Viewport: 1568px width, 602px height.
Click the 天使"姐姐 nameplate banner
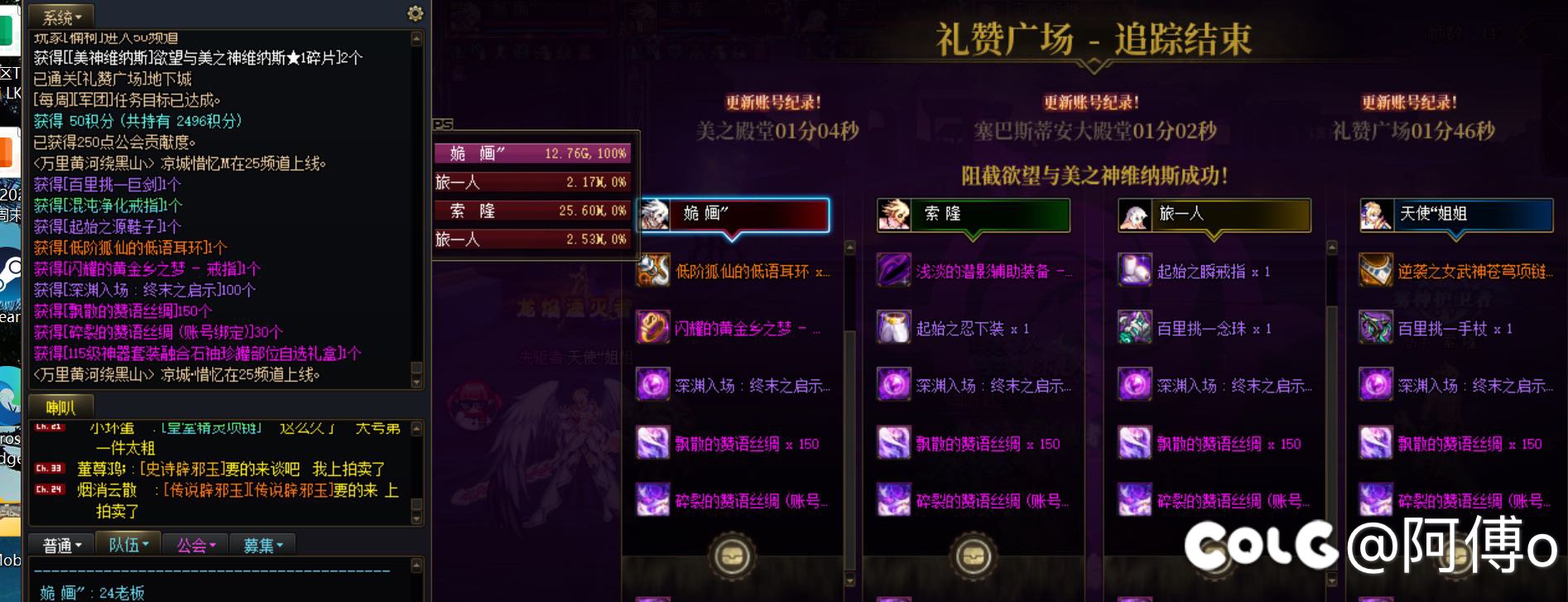tap(1457, 214)
